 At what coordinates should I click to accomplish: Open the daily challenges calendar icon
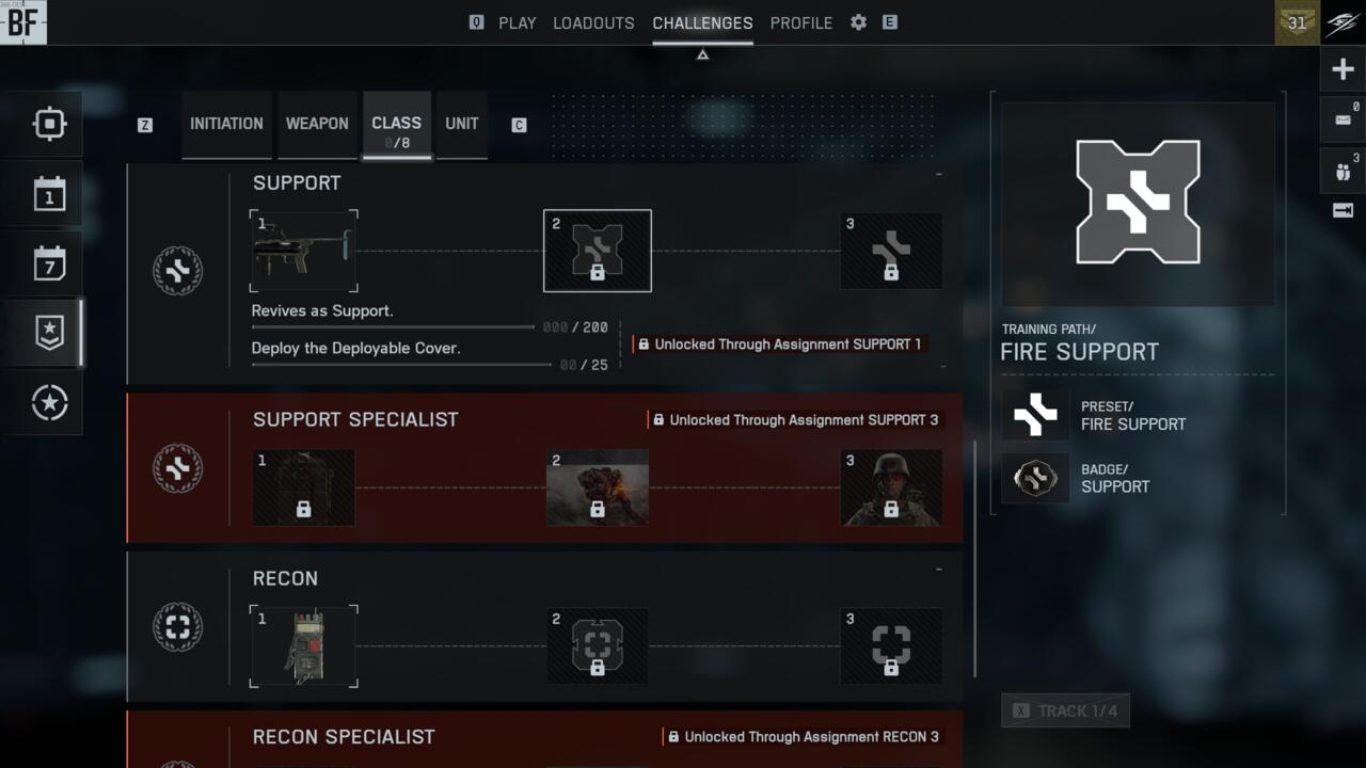[49, 195]
